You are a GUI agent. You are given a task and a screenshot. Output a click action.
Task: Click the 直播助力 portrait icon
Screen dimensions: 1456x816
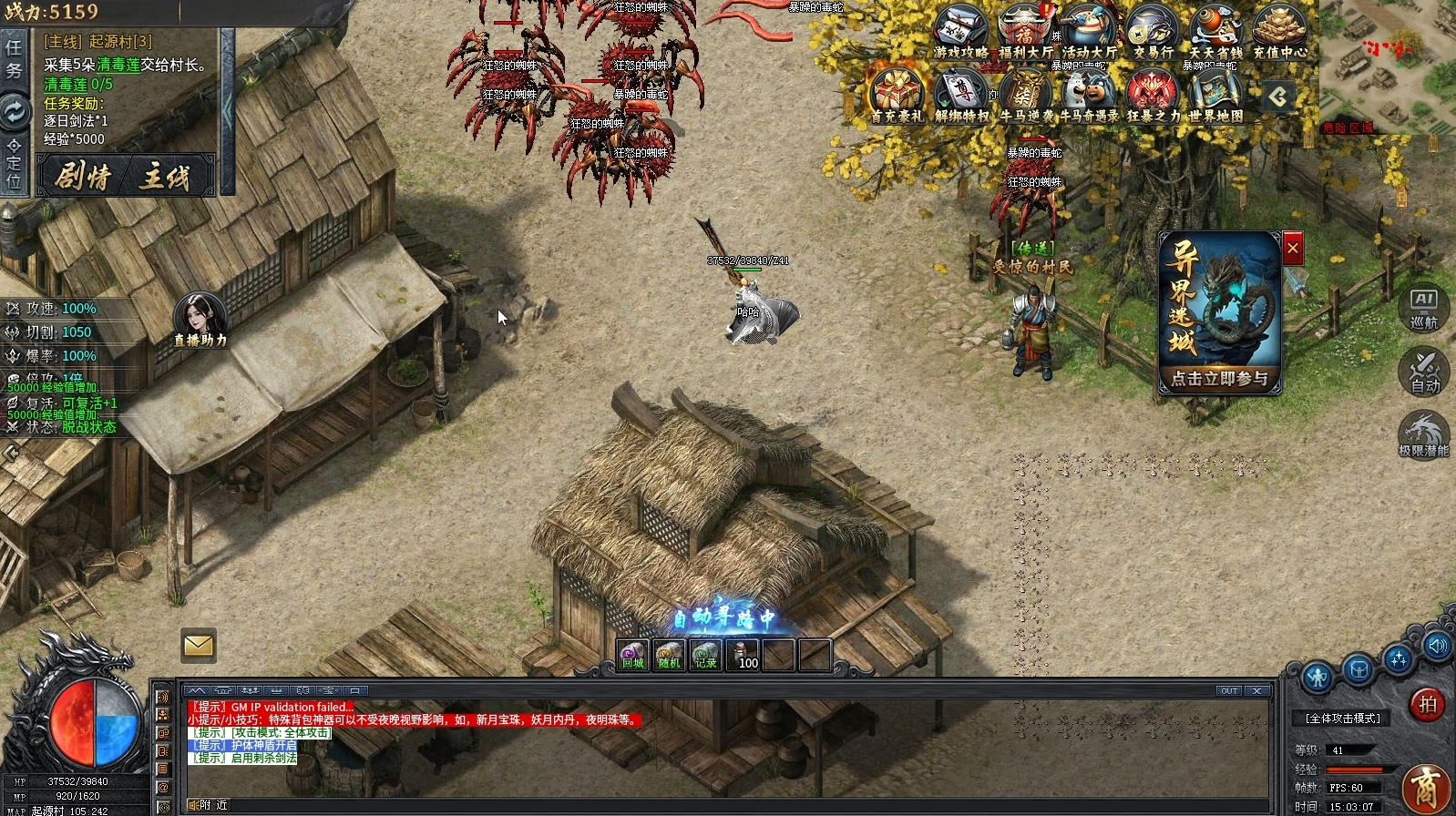click(200, 319)
